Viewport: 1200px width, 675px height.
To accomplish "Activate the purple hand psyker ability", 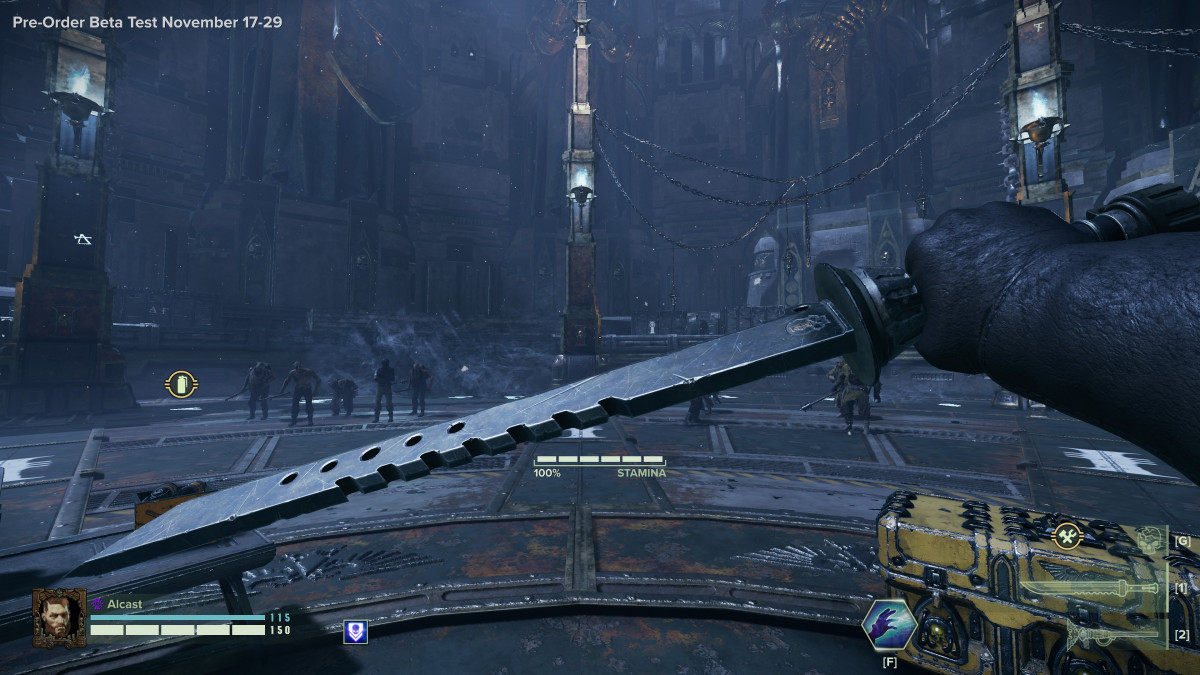I will point(889,625).
